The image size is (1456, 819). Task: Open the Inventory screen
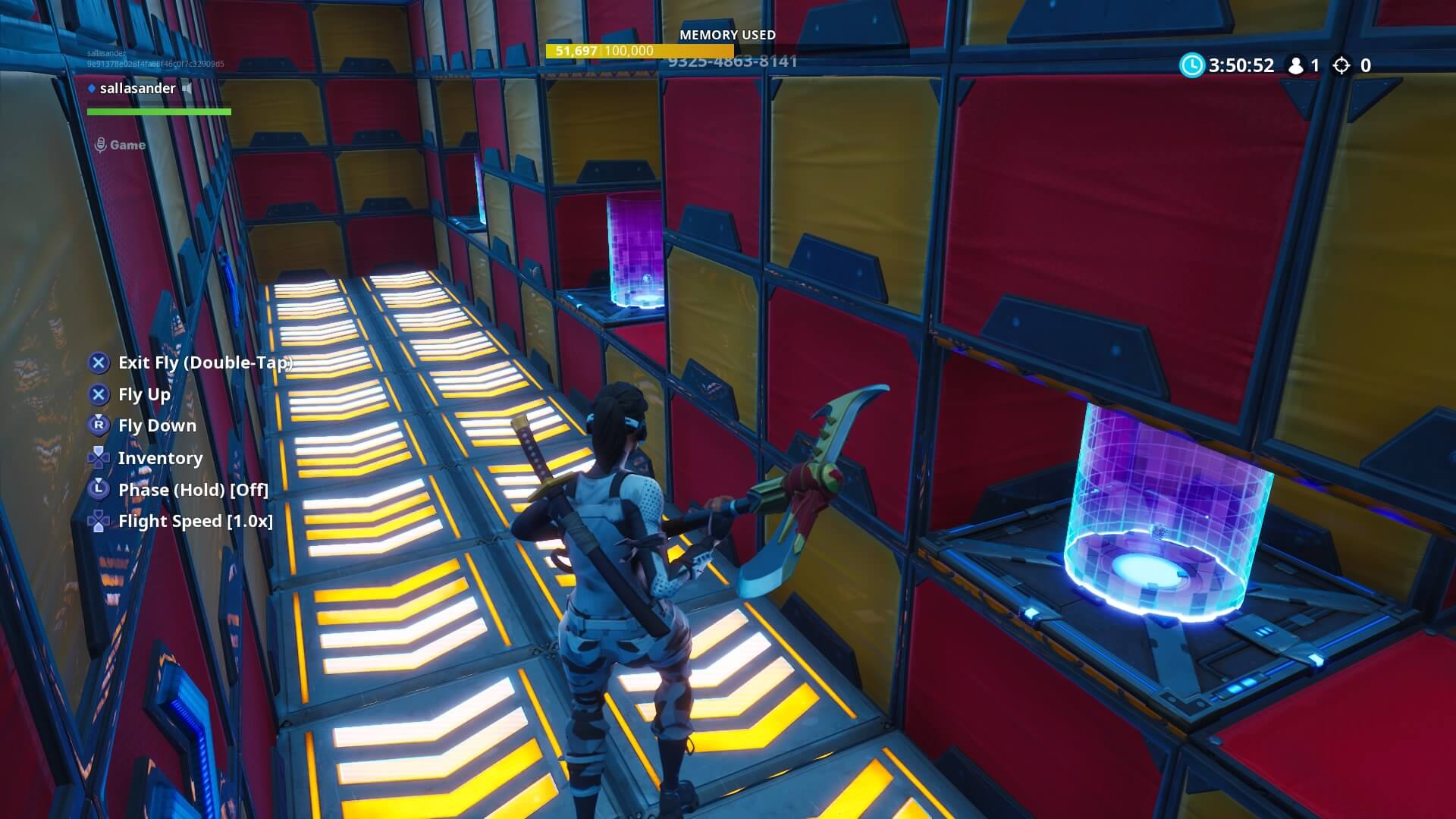[160, 457]
